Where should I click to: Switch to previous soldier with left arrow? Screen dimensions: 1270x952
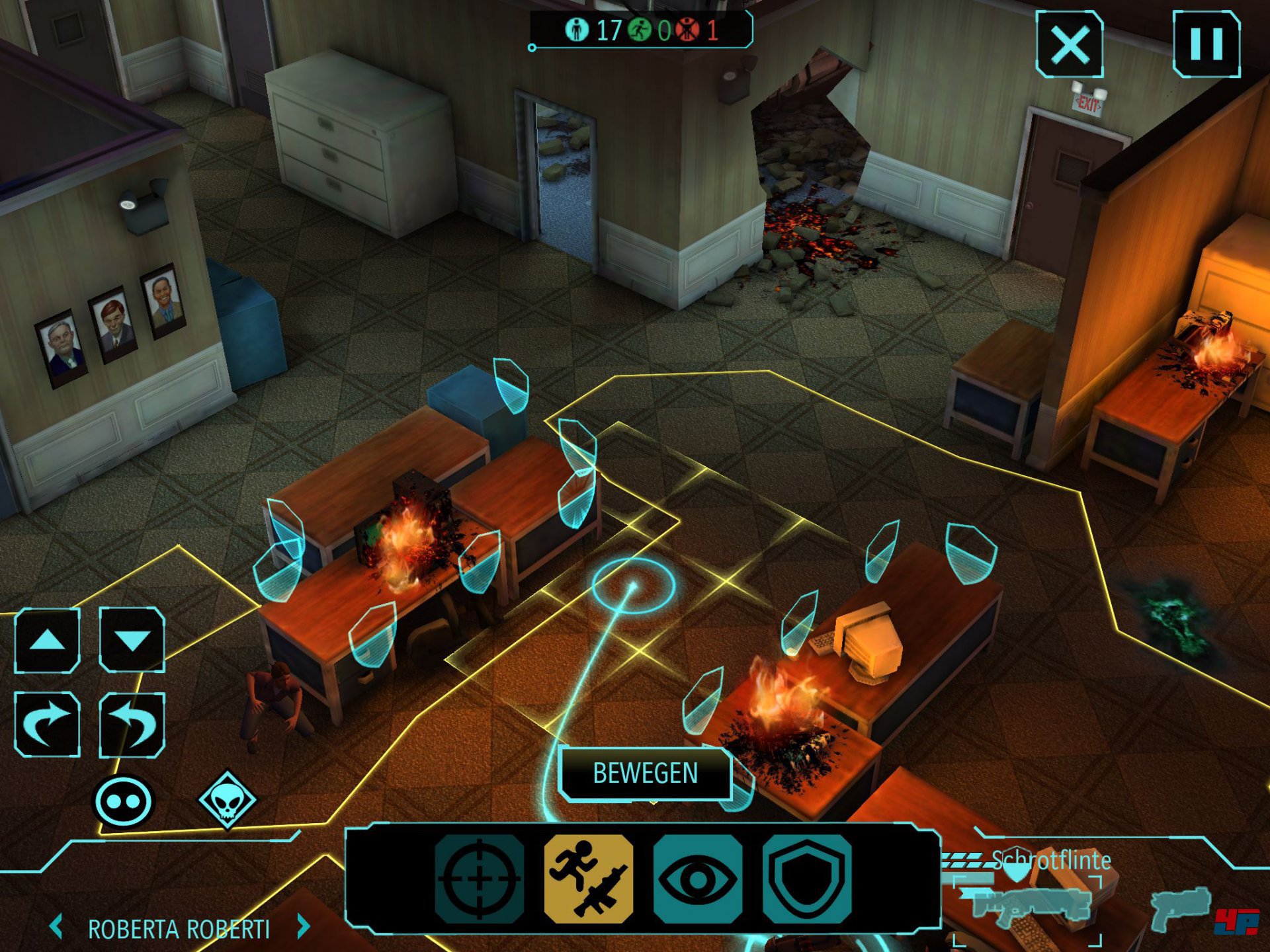pyautogui.click(x=57, y=927)
